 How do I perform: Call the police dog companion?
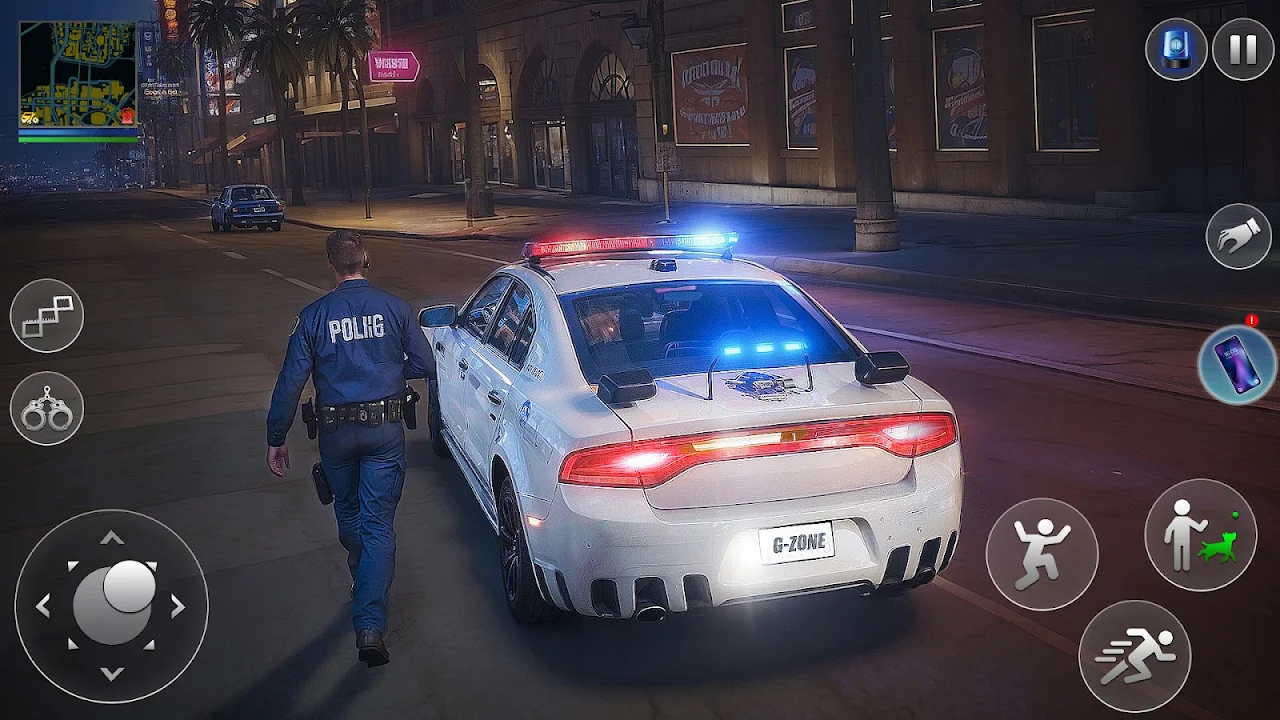[x=1200, y=534]
